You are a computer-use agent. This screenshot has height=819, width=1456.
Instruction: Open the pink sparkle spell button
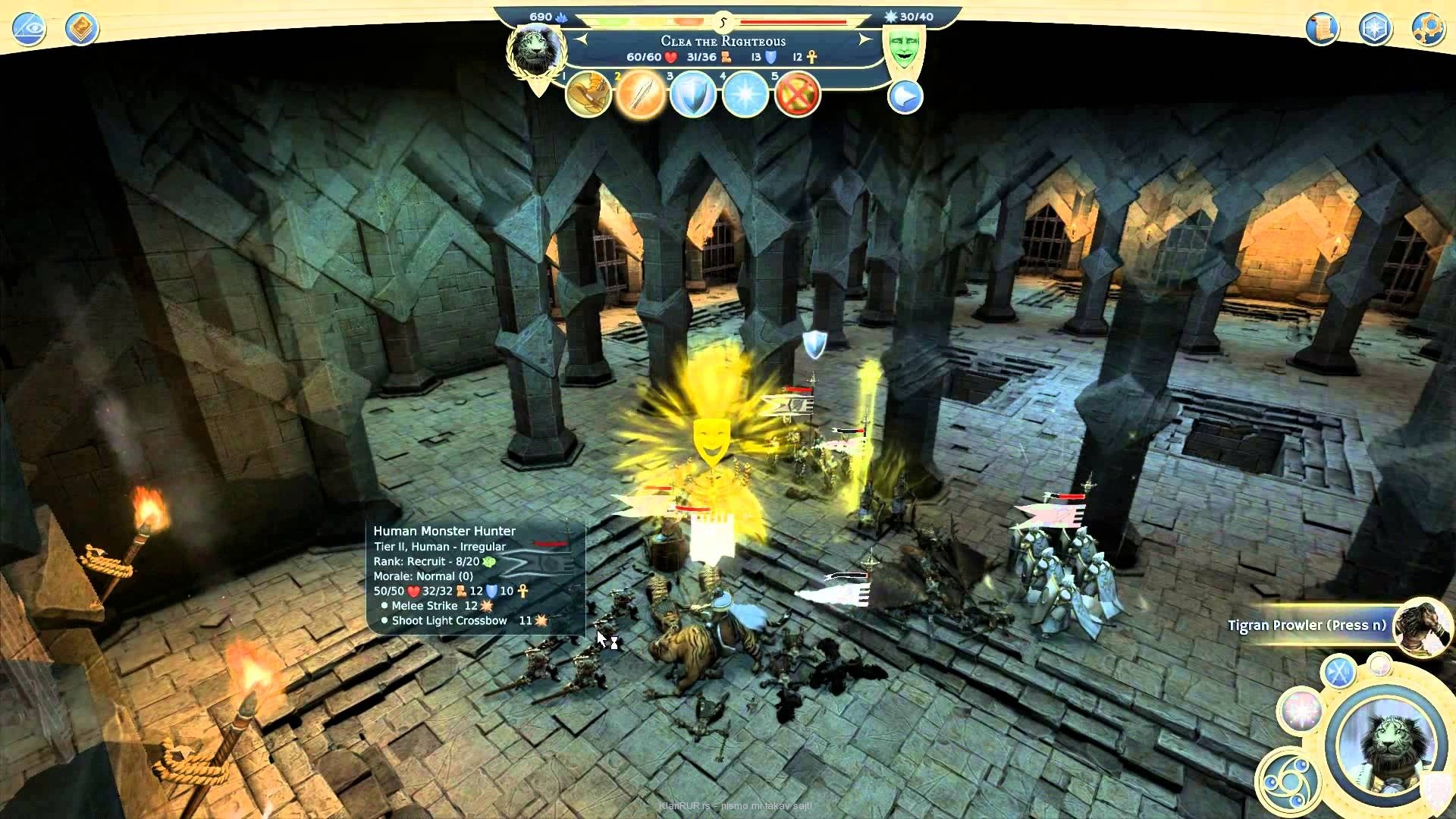(1300, 711)
